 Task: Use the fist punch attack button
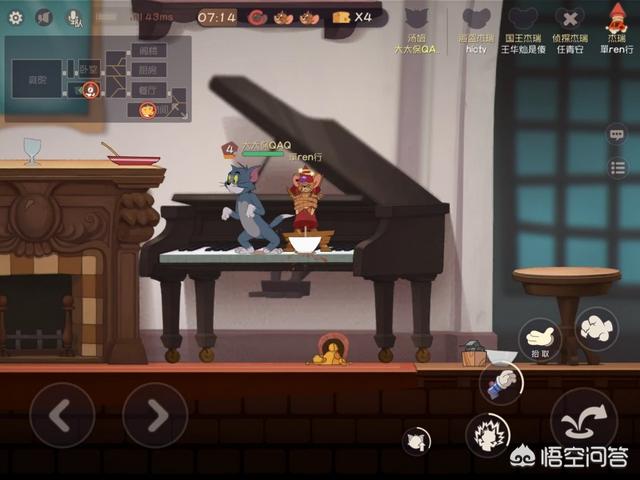(x=597, y=328)
